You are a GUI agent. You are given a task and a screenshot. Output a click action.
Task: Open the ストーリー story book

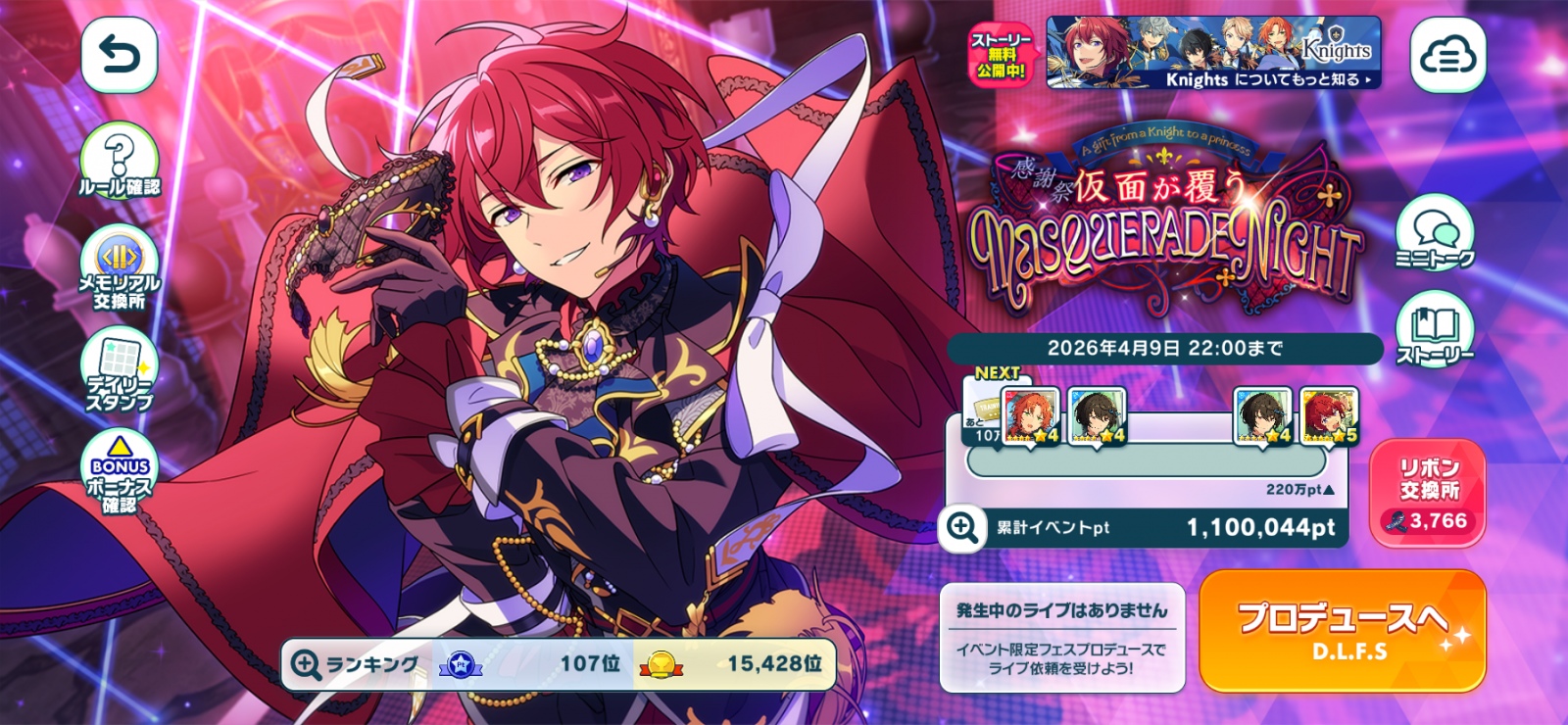pos(1434,330)
